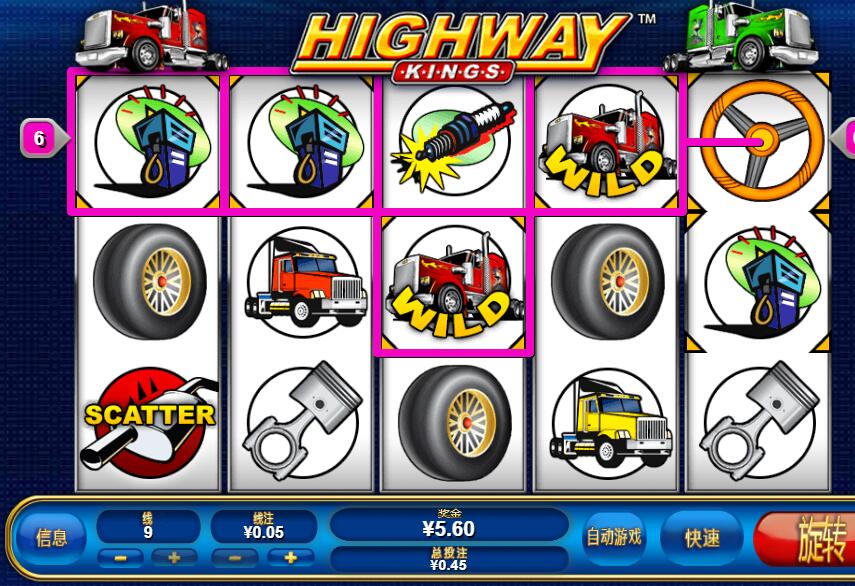Open the 信息 info button
855x586 pixels.
tap(52, 538)
